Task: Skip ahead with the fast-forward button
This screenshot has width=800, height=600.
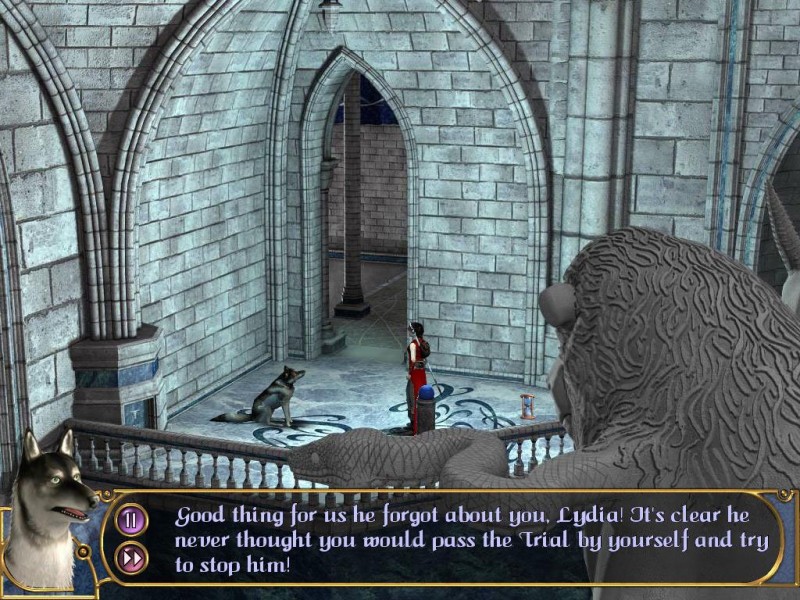Action: coord(132,557)
